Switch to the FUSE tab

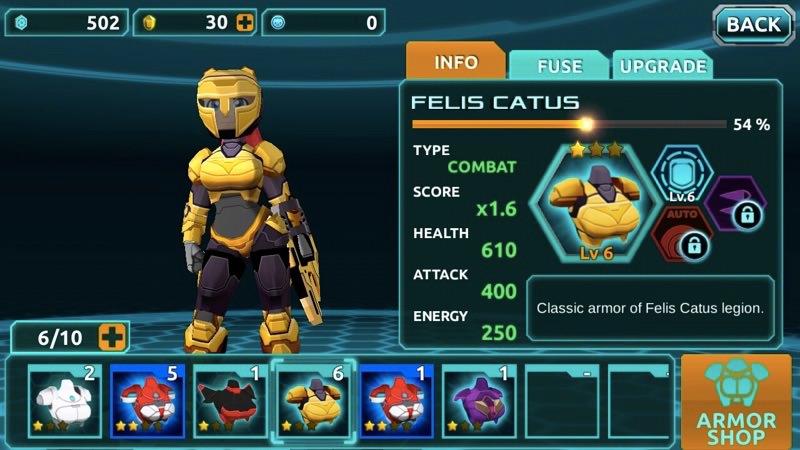tap(559, 66)
